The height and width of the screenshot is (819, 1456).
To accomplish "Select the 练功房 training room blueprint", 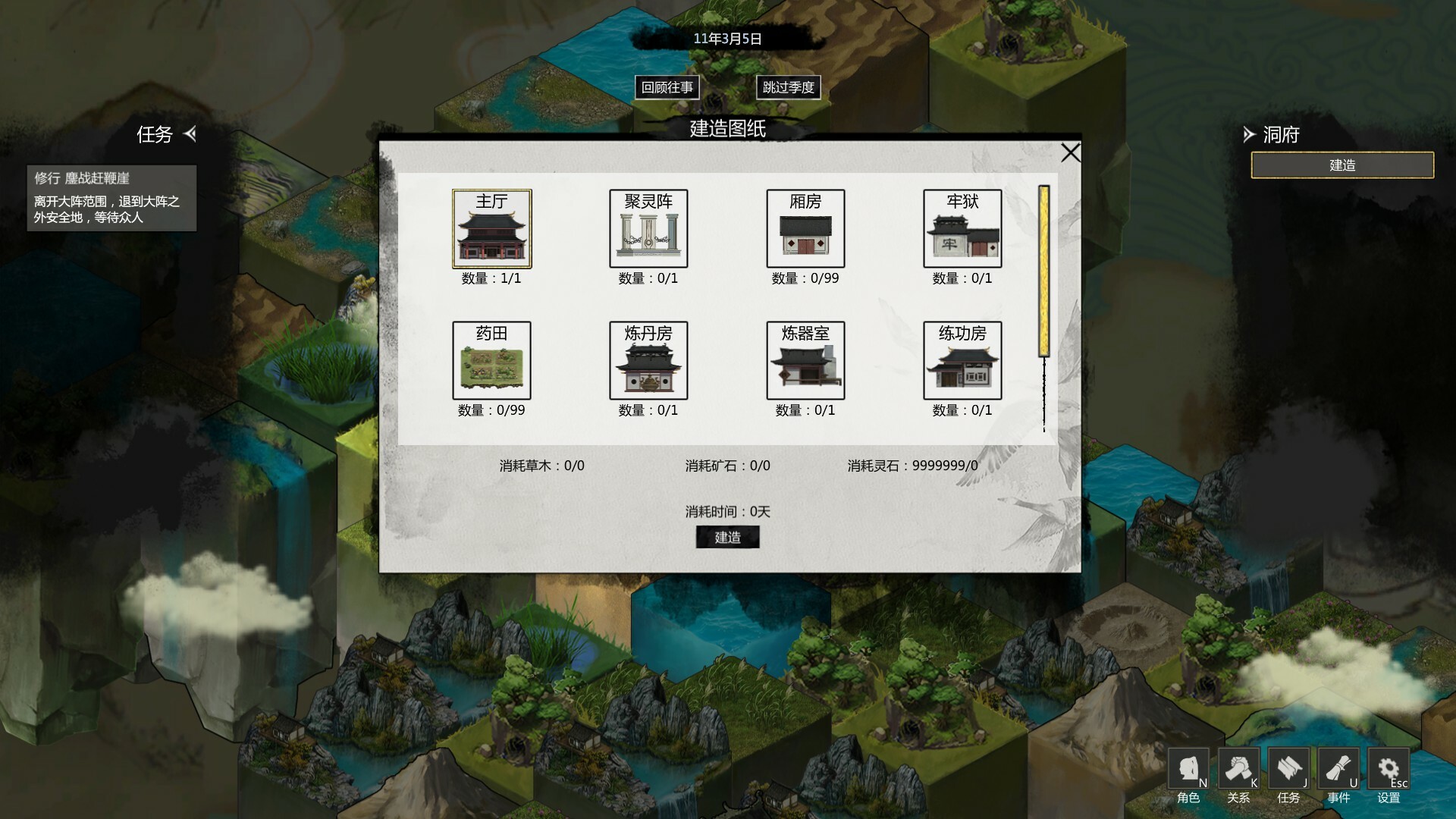I will click(x=962, y=361).
